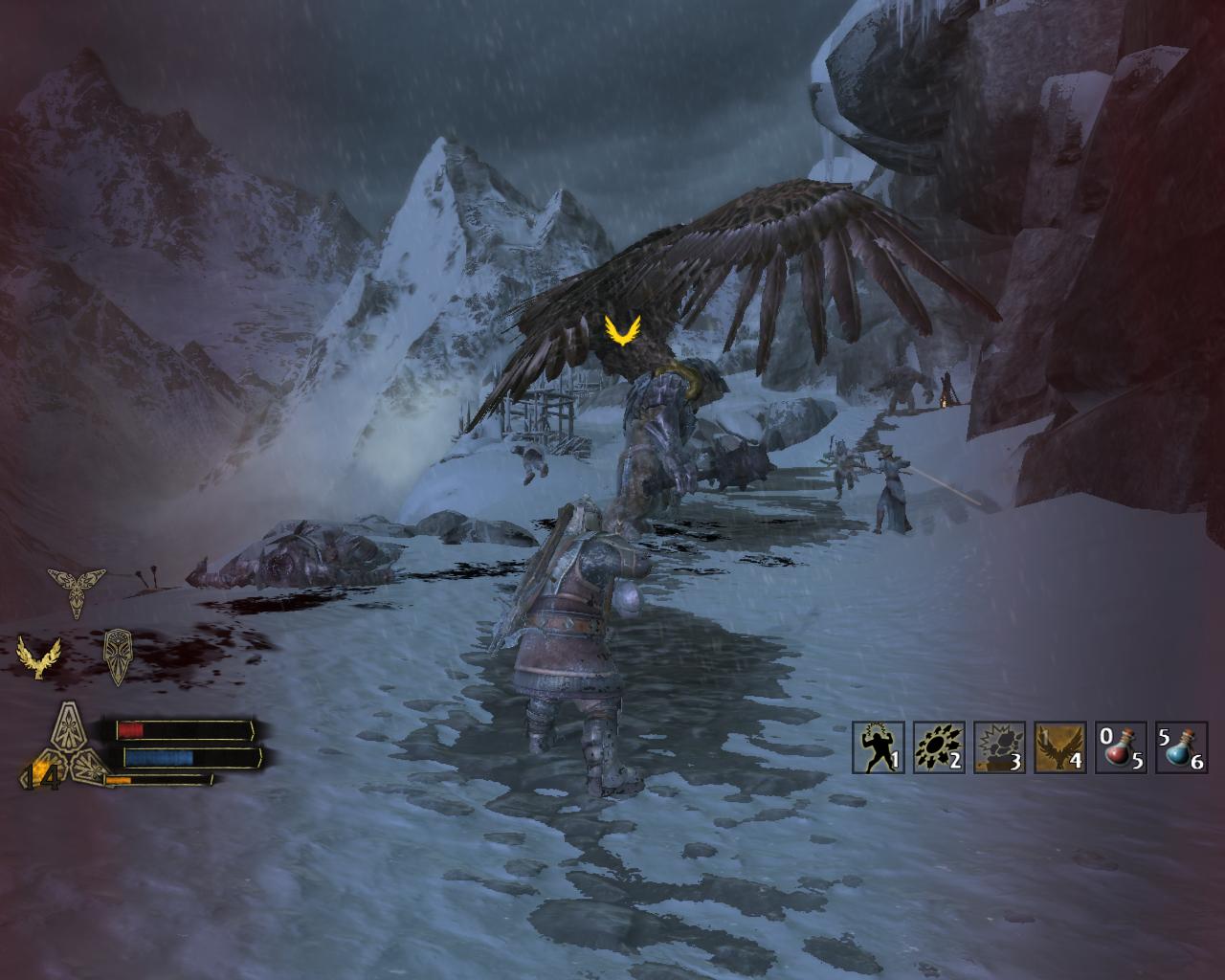Use the blue power potion
1225x980 pixels.
pos(1180,747)
